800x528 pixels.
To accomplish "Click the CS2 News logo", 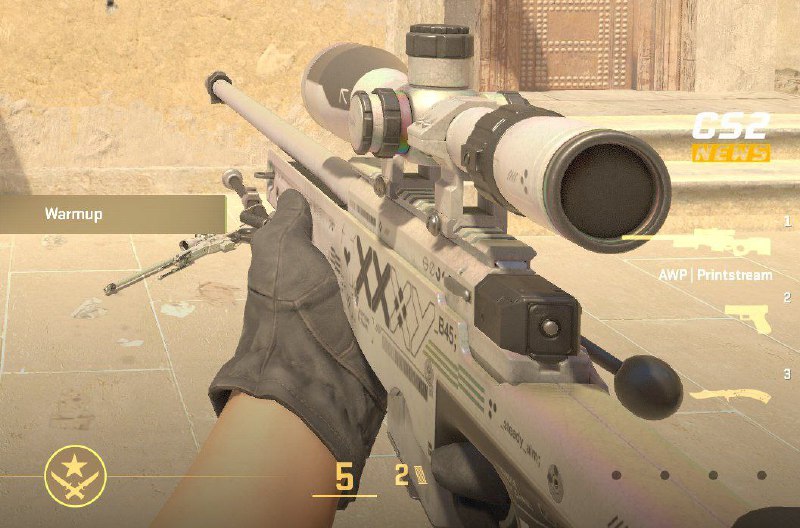I will click(732, 137).
